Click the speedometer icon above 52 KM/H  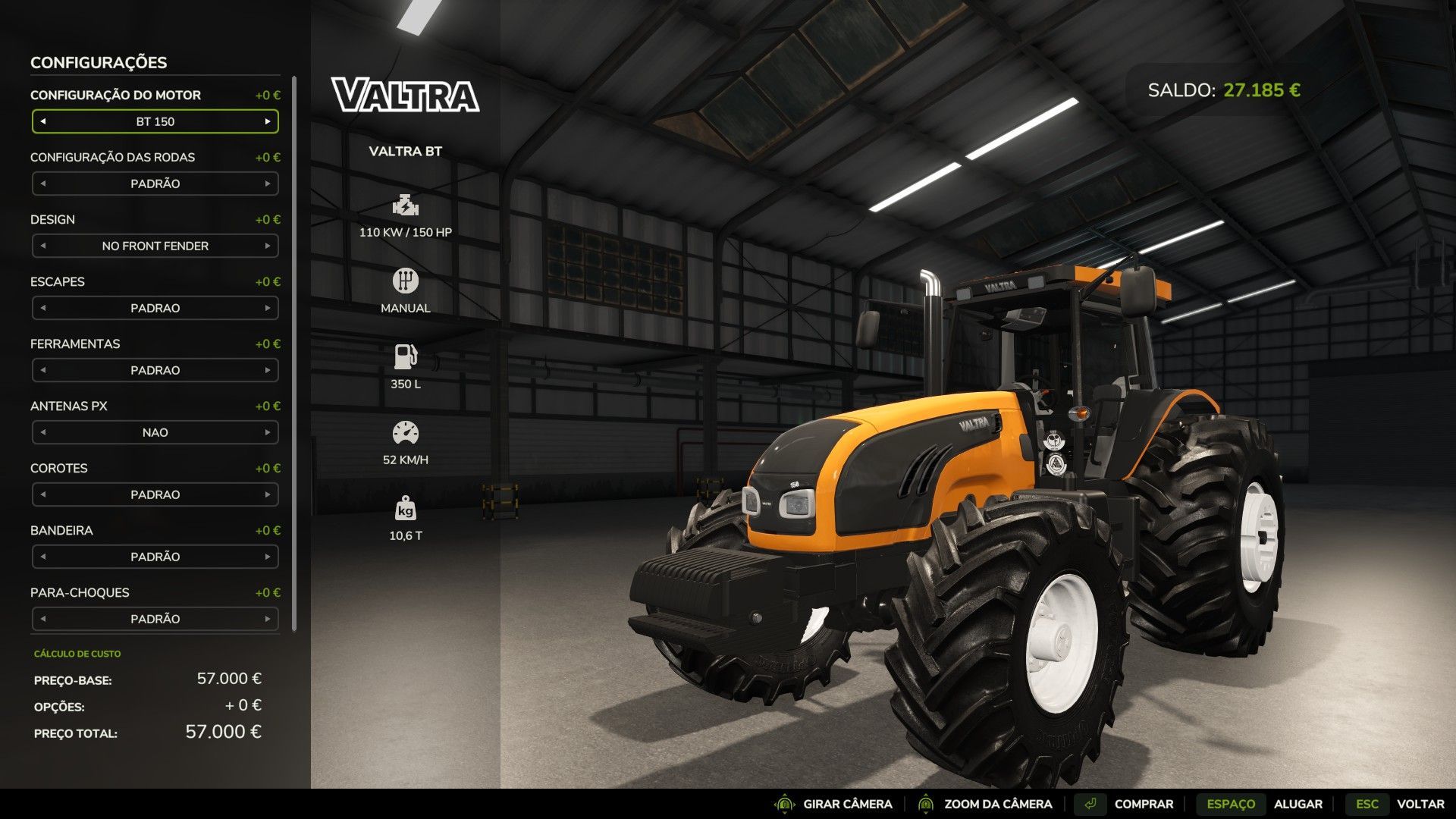click(x=405, y=430)
